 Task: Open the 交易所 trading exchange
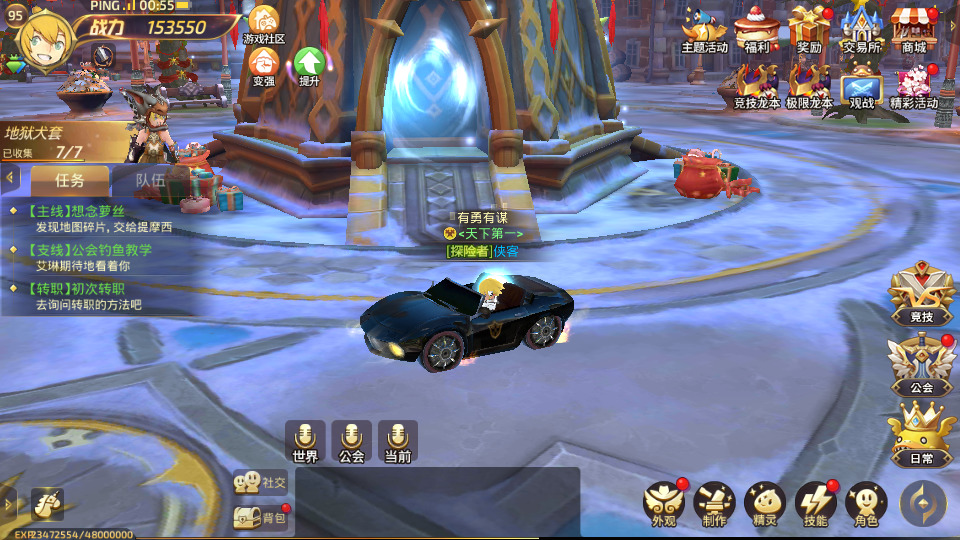[x=861, y=30]
